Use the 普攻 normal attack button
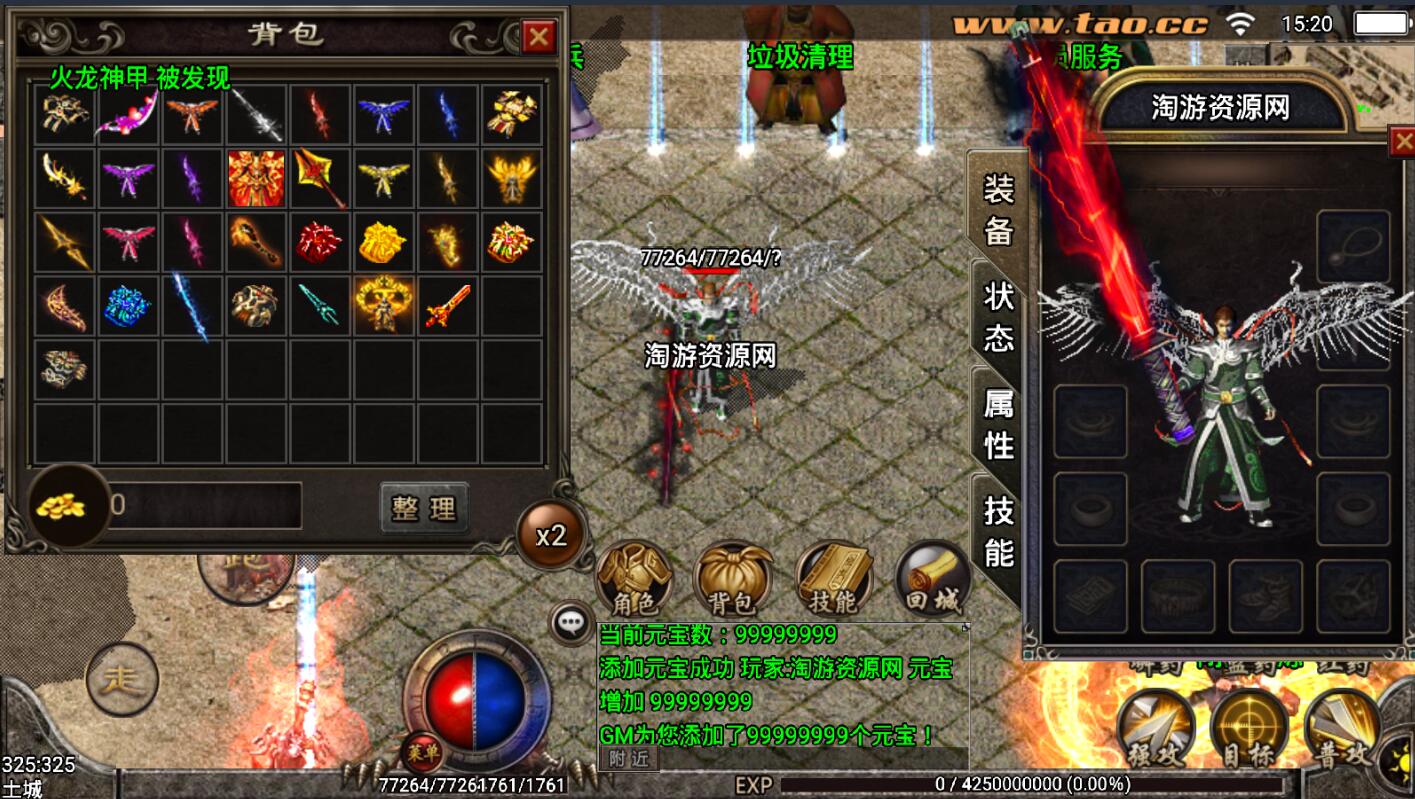The height and width of the screenshot is (799, 1415). click(1342, 728)
